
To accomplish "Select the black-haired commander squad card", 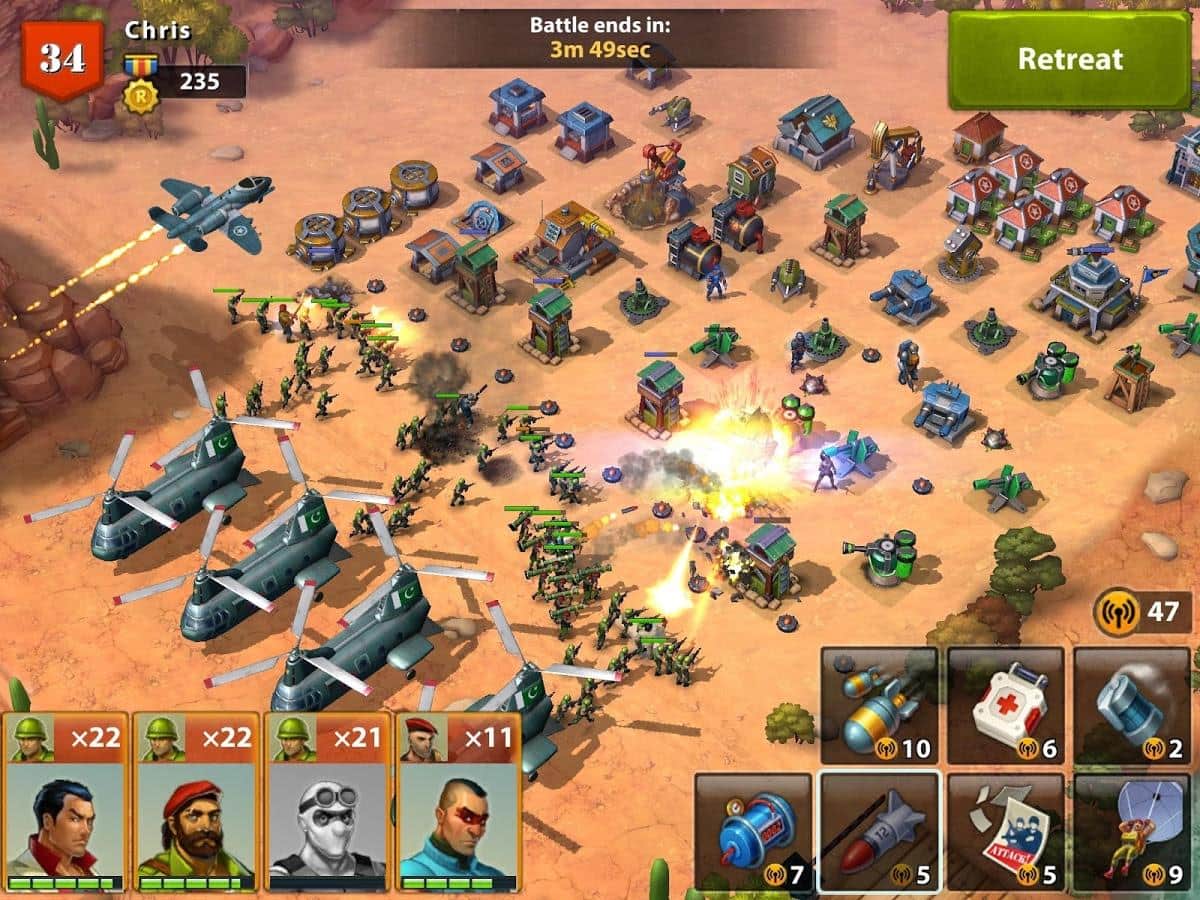I will 66,802.
